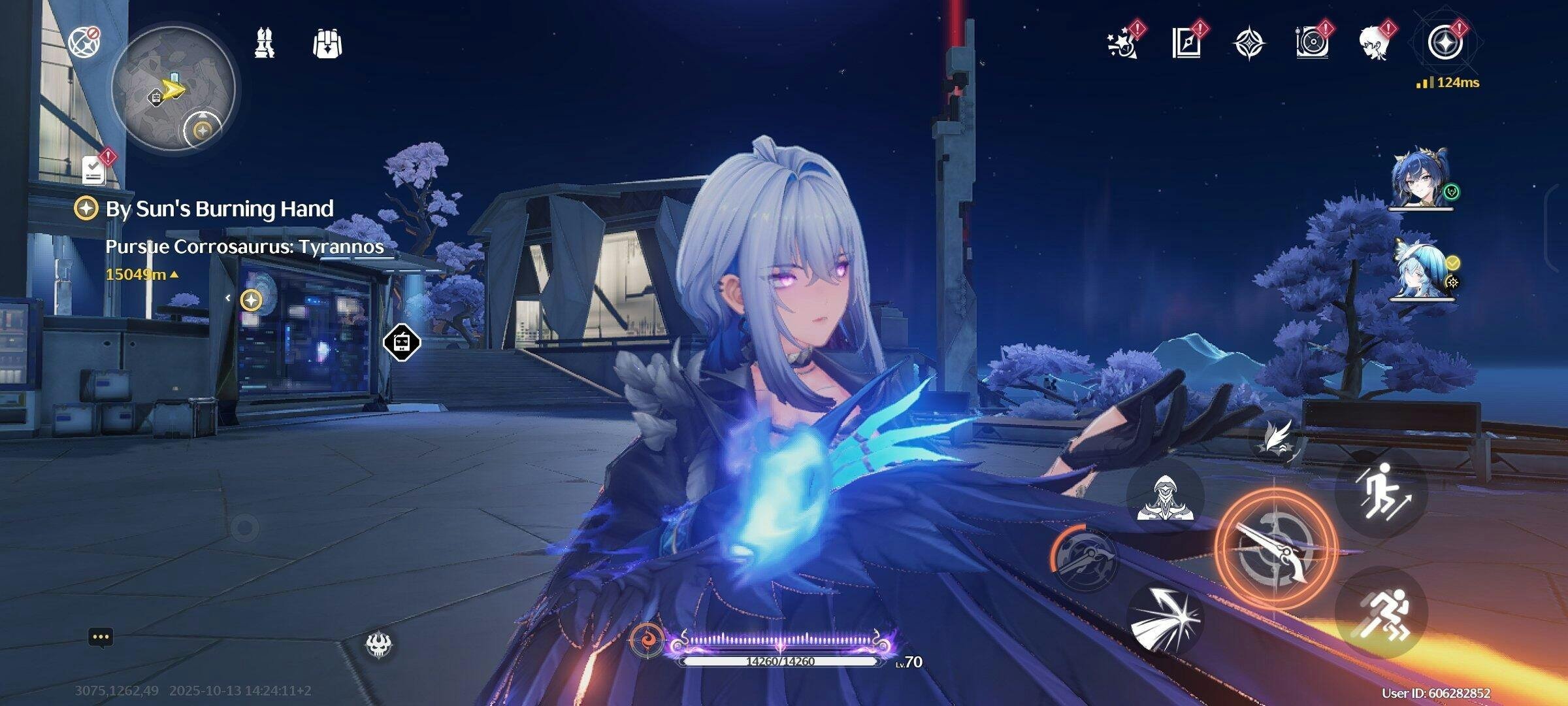Open the guidebook compass icon
The height and width of the screenshot is (706, 1568).
pyautogui.click(x=1186, y=43)
